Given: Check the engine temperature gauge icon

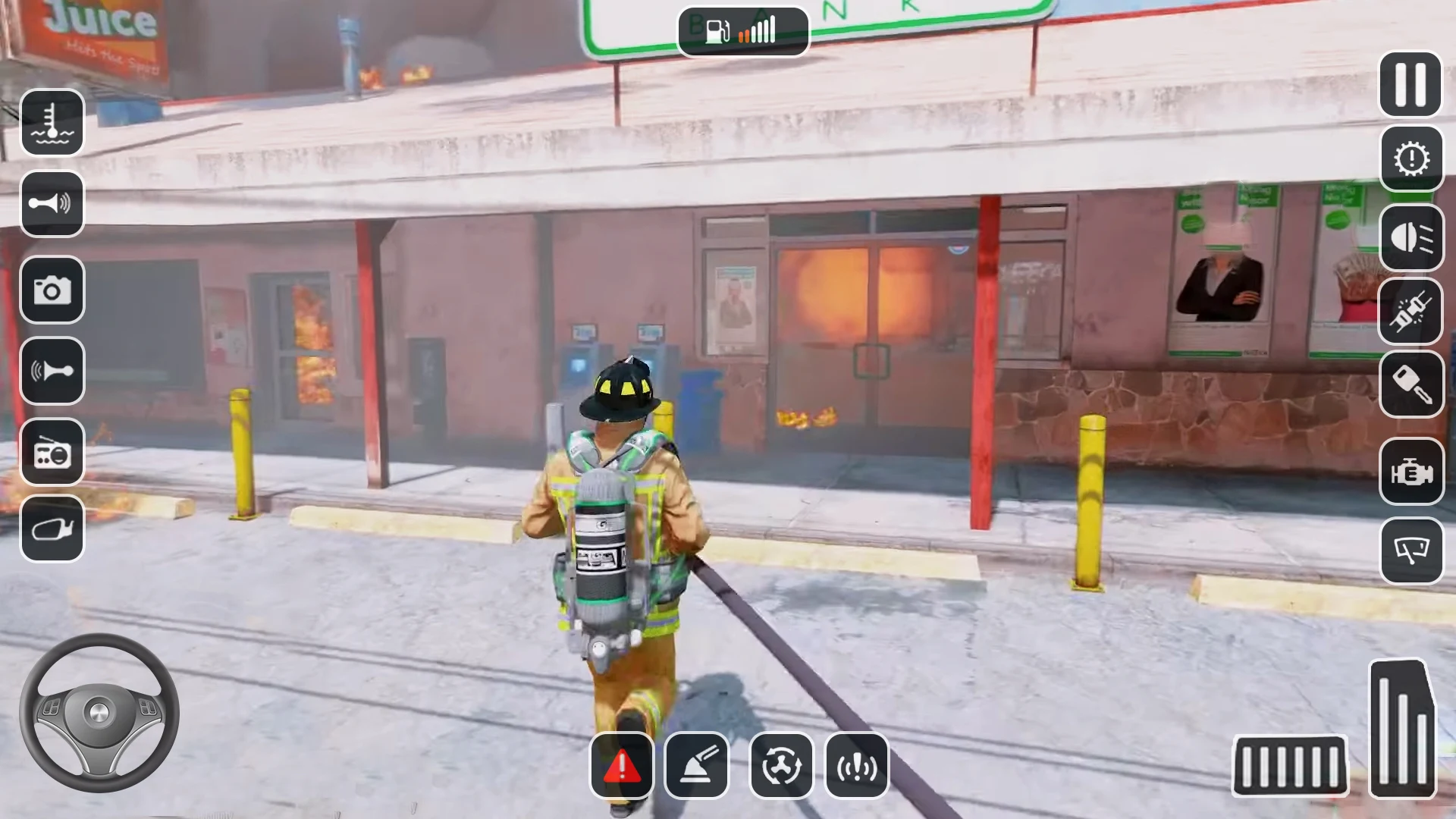Looking at the screenshot, I should 52,121.
